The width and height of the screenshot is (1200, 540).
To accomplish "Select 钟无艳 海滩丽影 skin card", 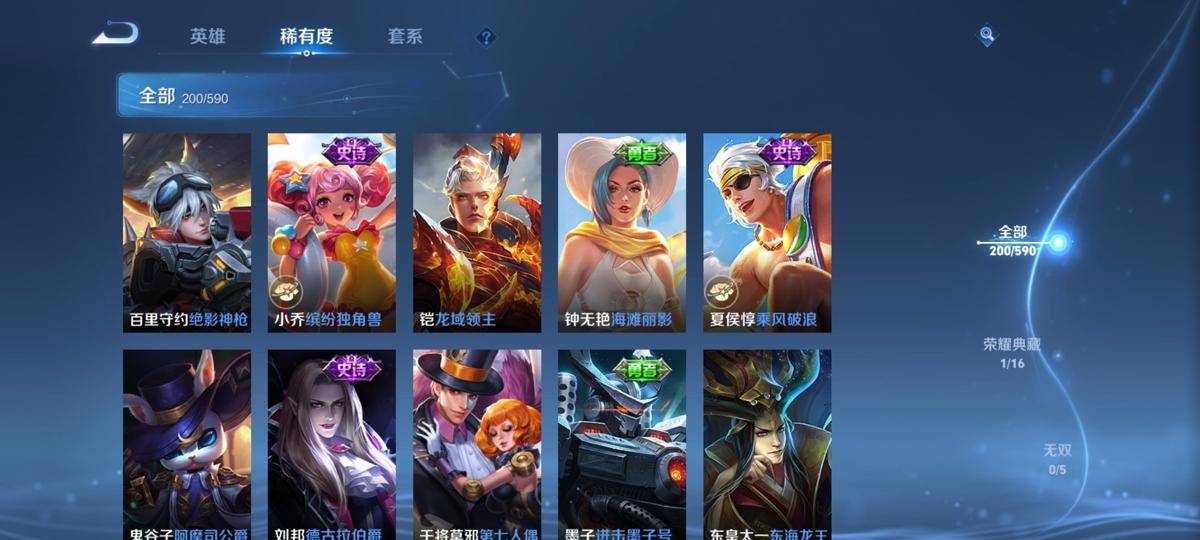I will (x=622, y=233).
